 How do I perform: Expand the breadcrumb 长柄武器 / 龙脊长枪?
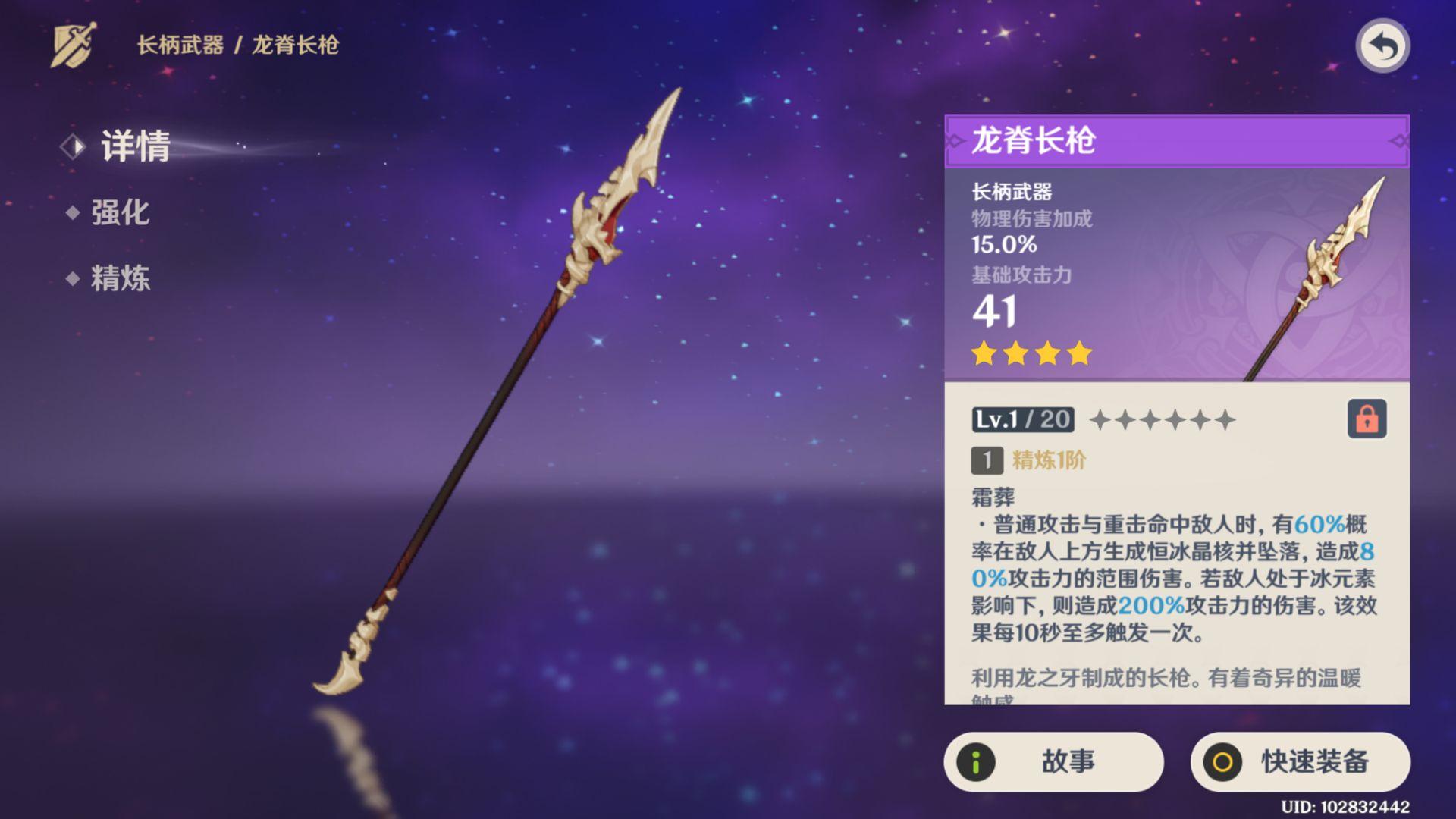coord(239,45)
